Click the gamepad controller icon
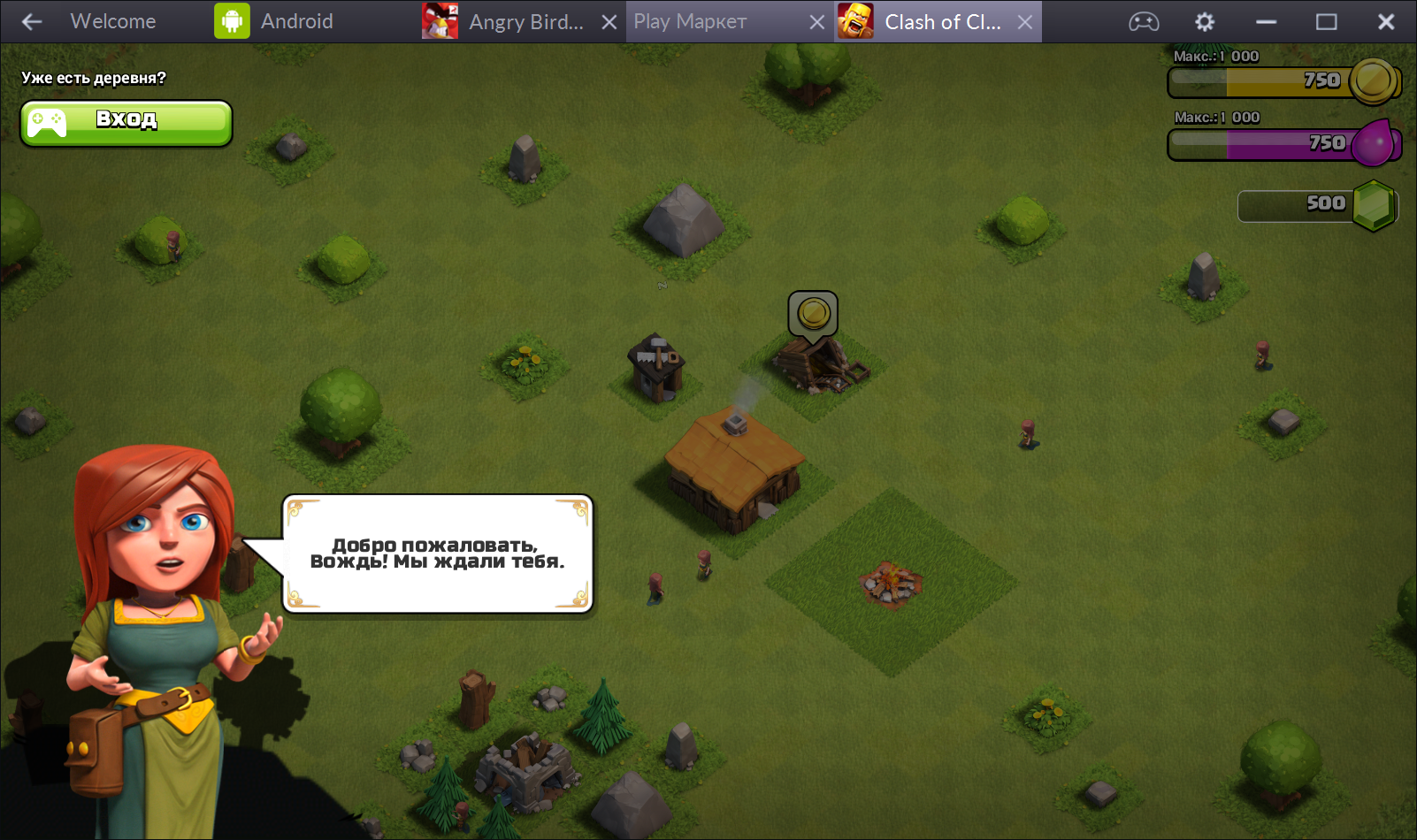1417x840 pixels. coord(1143,21)
